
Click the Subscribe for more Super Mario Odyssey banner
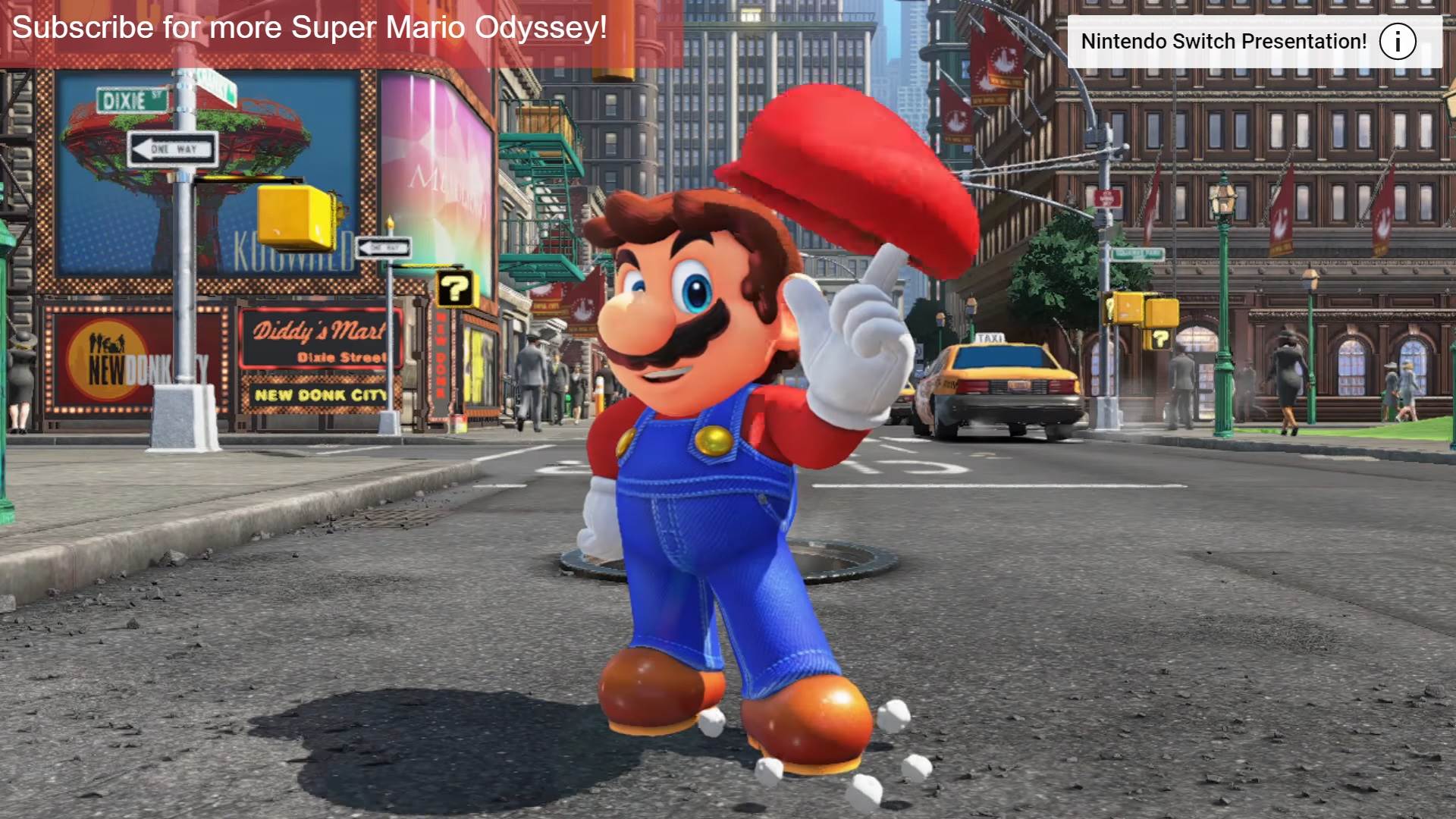309,28
